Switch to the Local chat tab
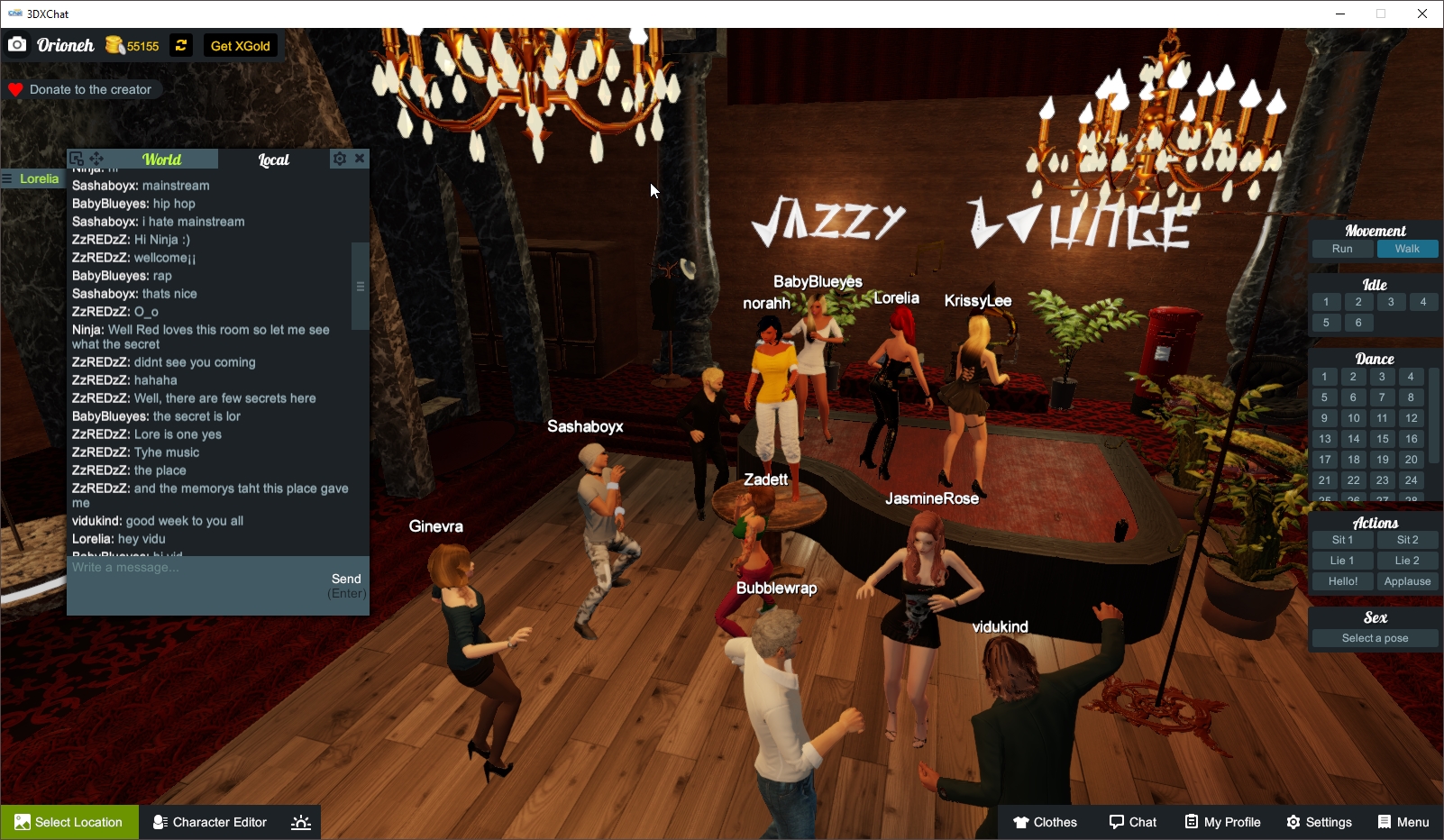 pyautogui.click(x=273, y=160)
